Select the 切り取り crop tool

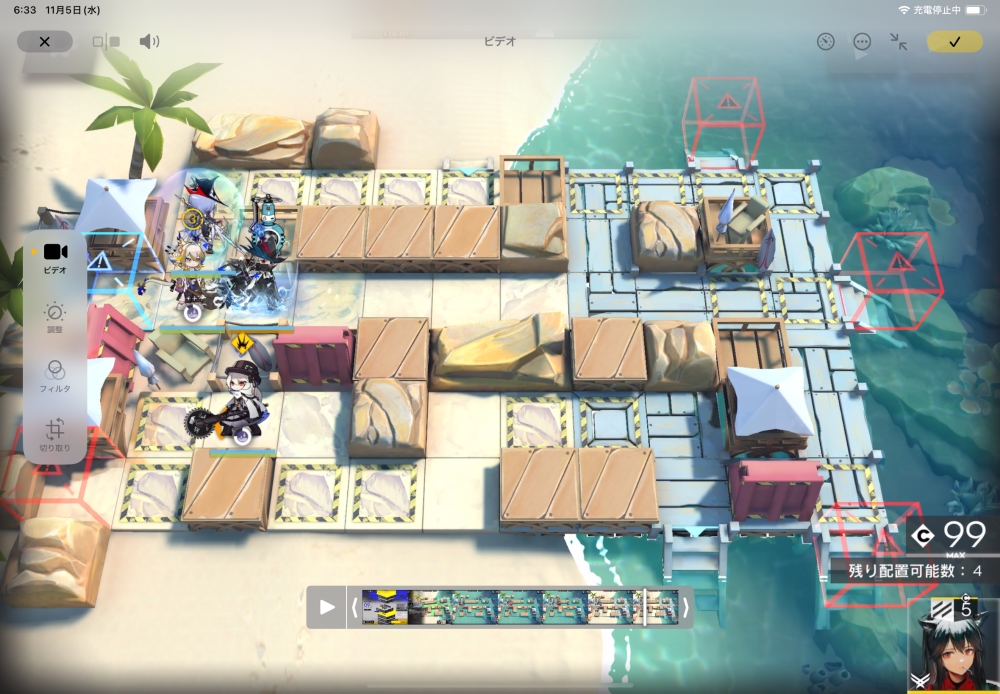[55, 434]
